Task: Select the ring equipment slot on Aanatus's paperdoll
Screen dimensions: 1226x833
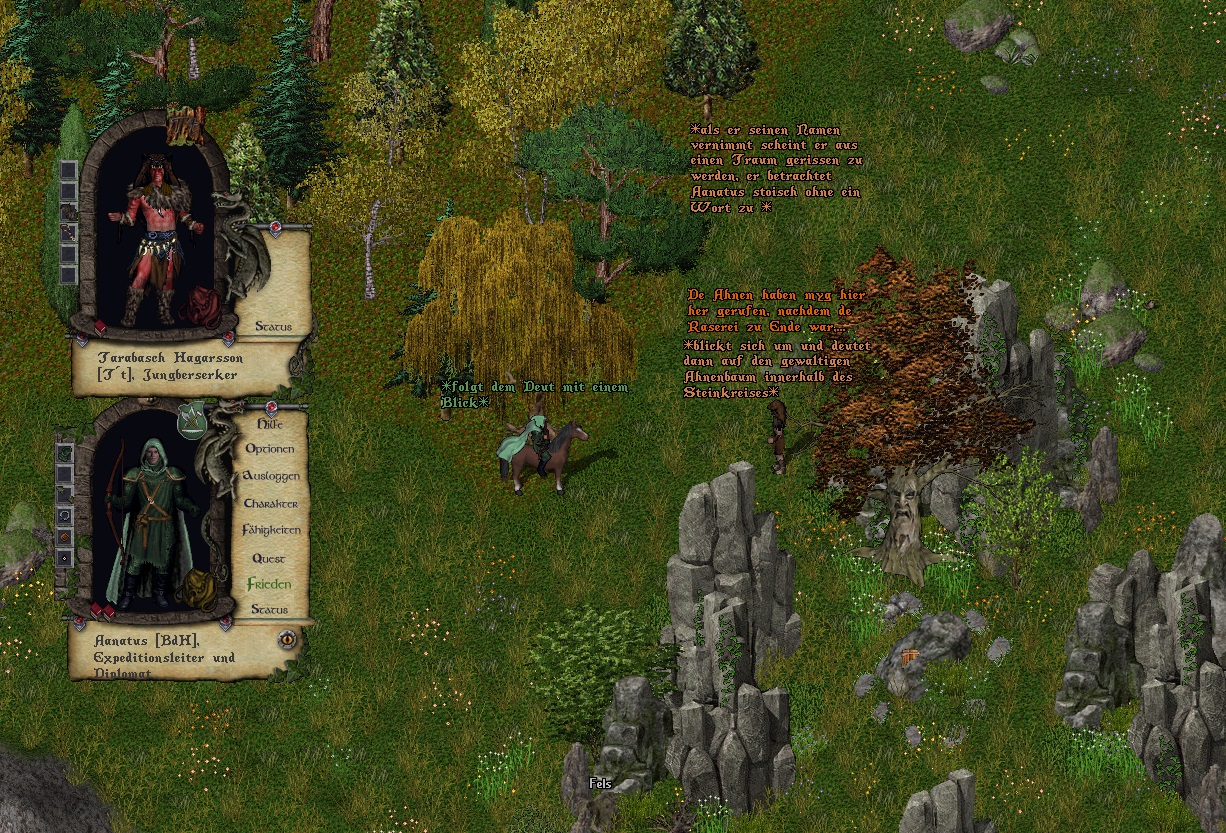Action: click(x=65, y=515)
